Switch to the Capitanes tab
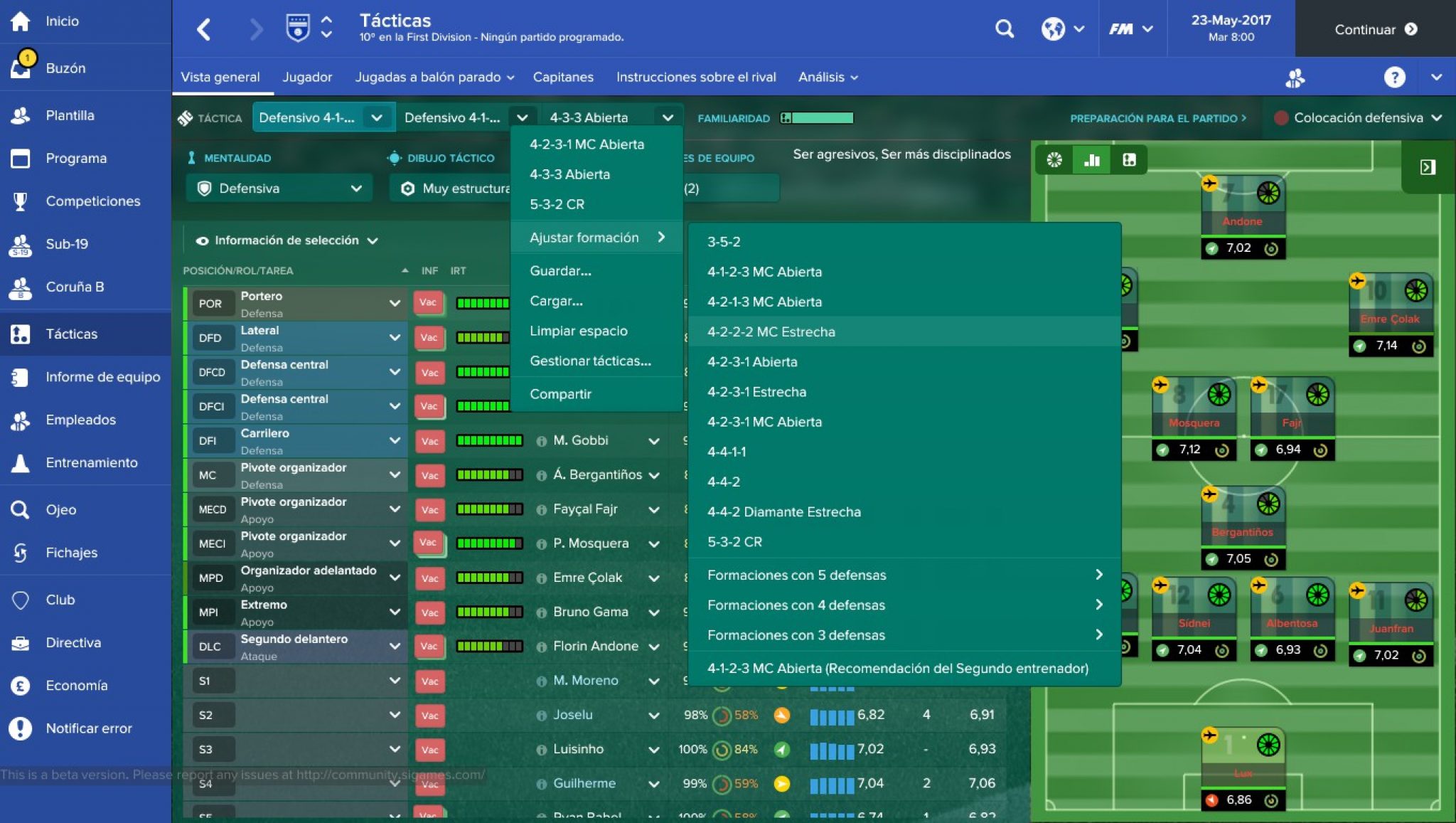 [563, 77]
